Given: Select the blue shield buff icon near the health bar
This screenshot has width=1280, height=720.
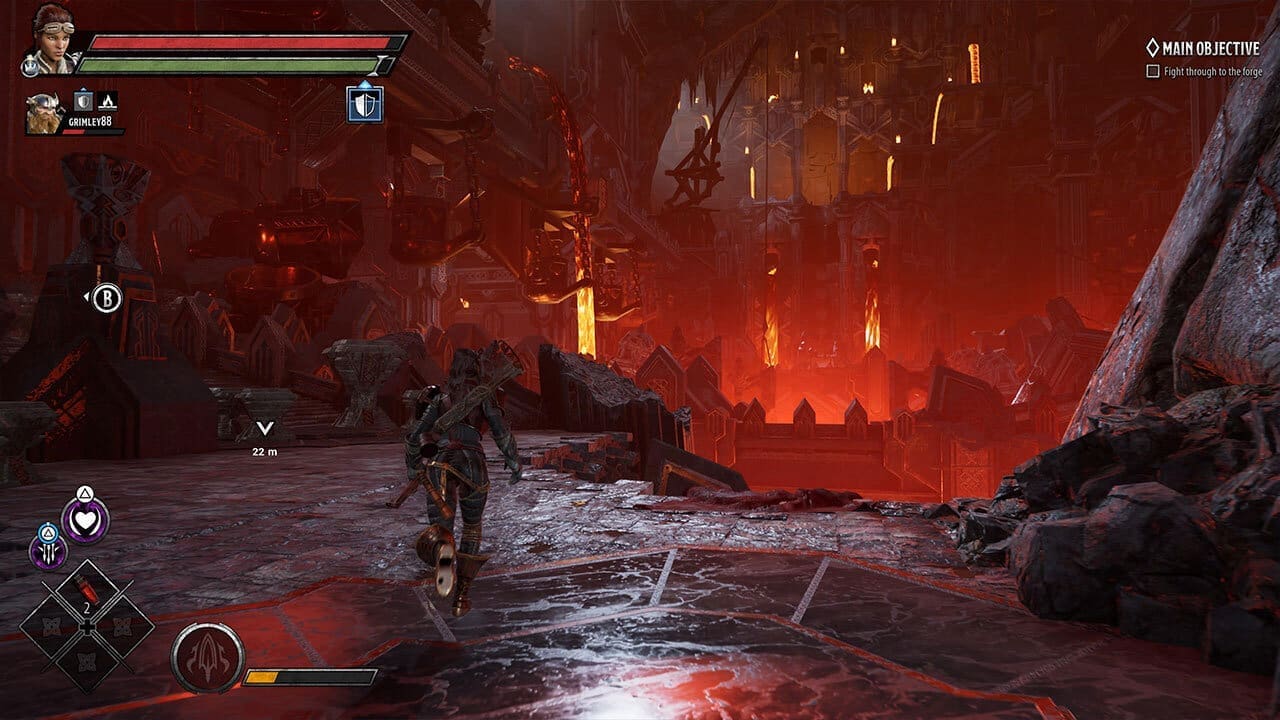Looking at the screenshot, I should coord(364,104).
